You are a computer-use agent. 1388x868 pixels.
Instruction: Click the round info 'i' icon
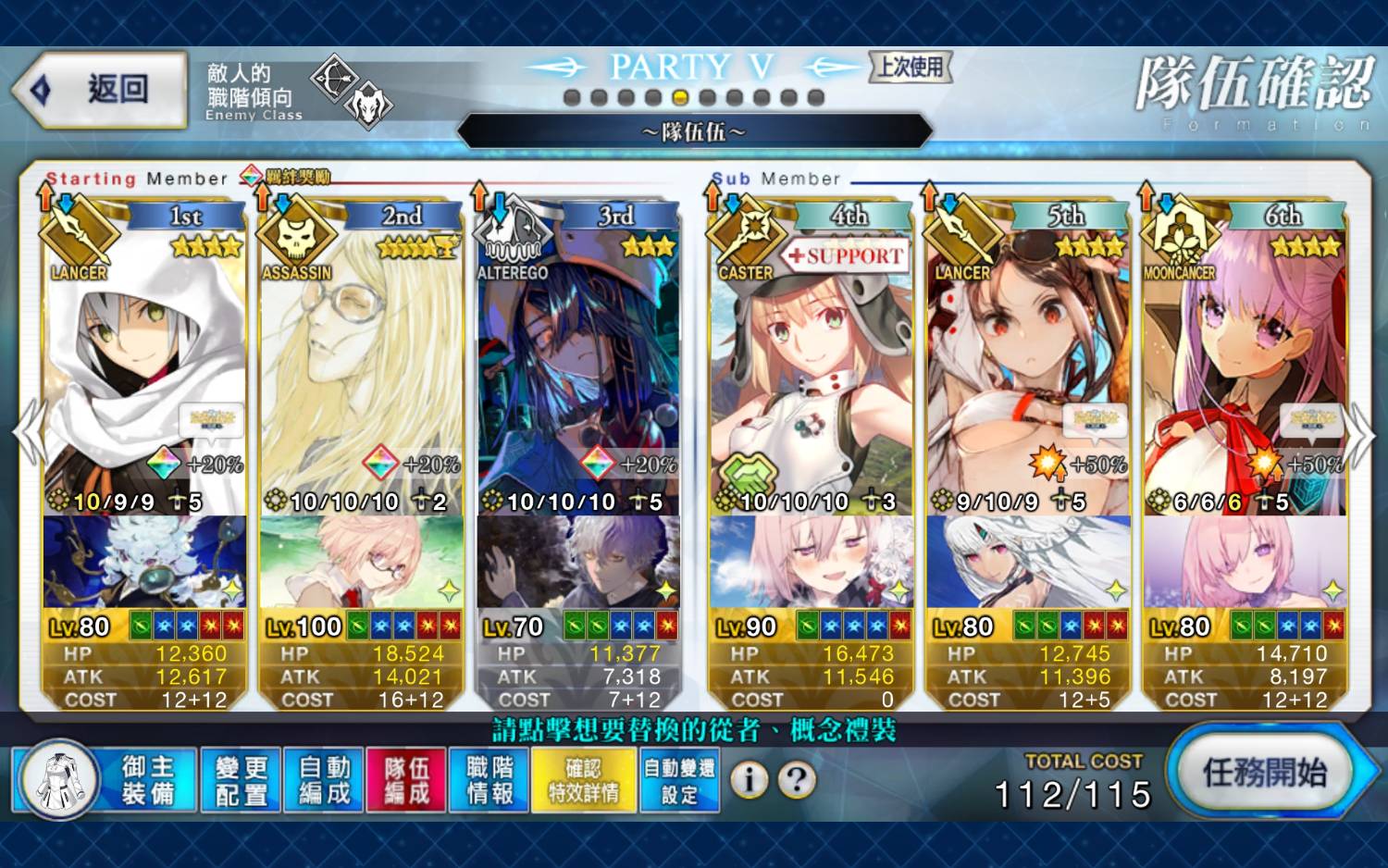[x=749, y=780]
